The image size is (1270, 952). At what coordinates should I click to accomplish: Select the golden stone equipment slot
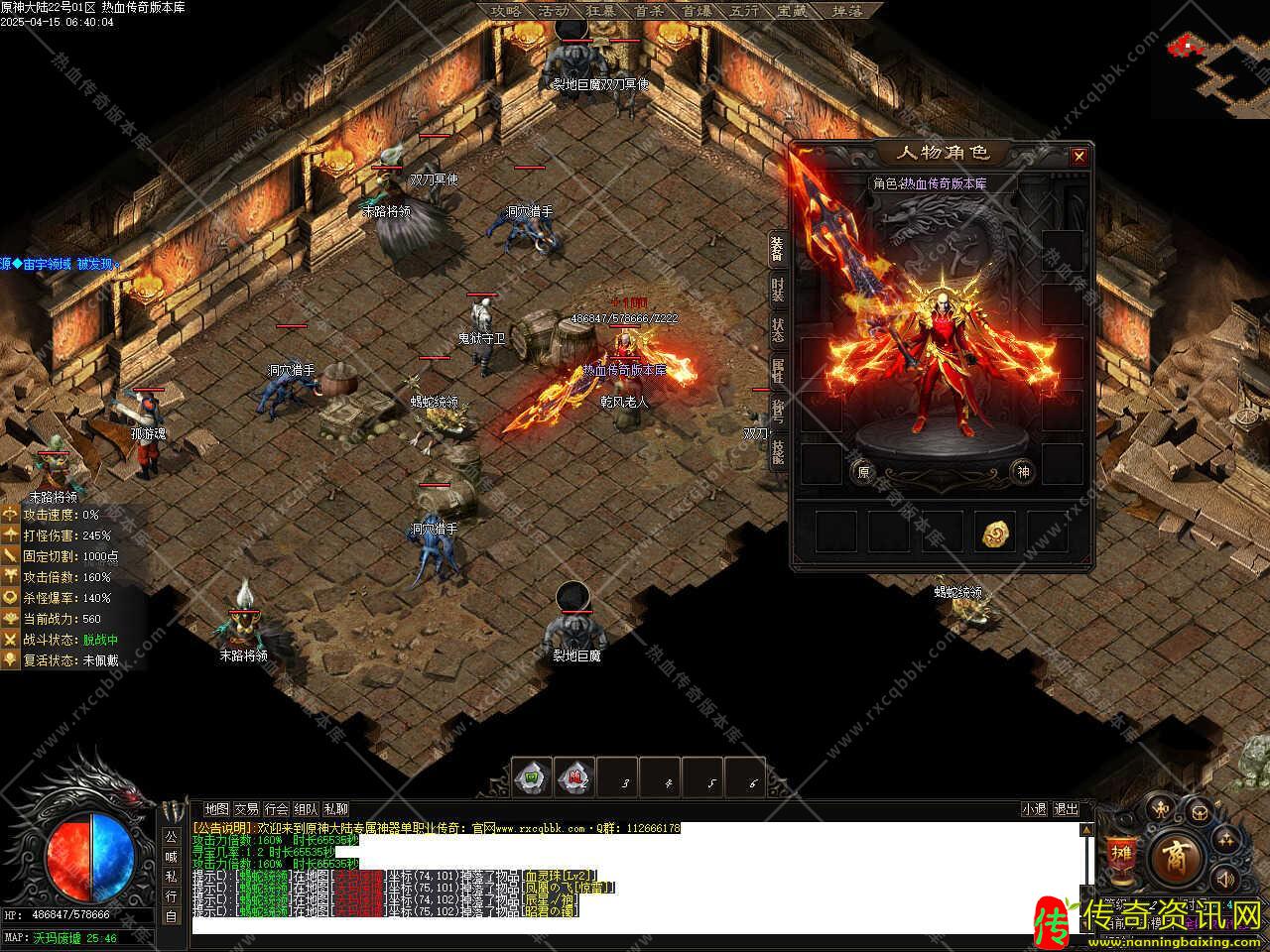[x=995, y=534]
